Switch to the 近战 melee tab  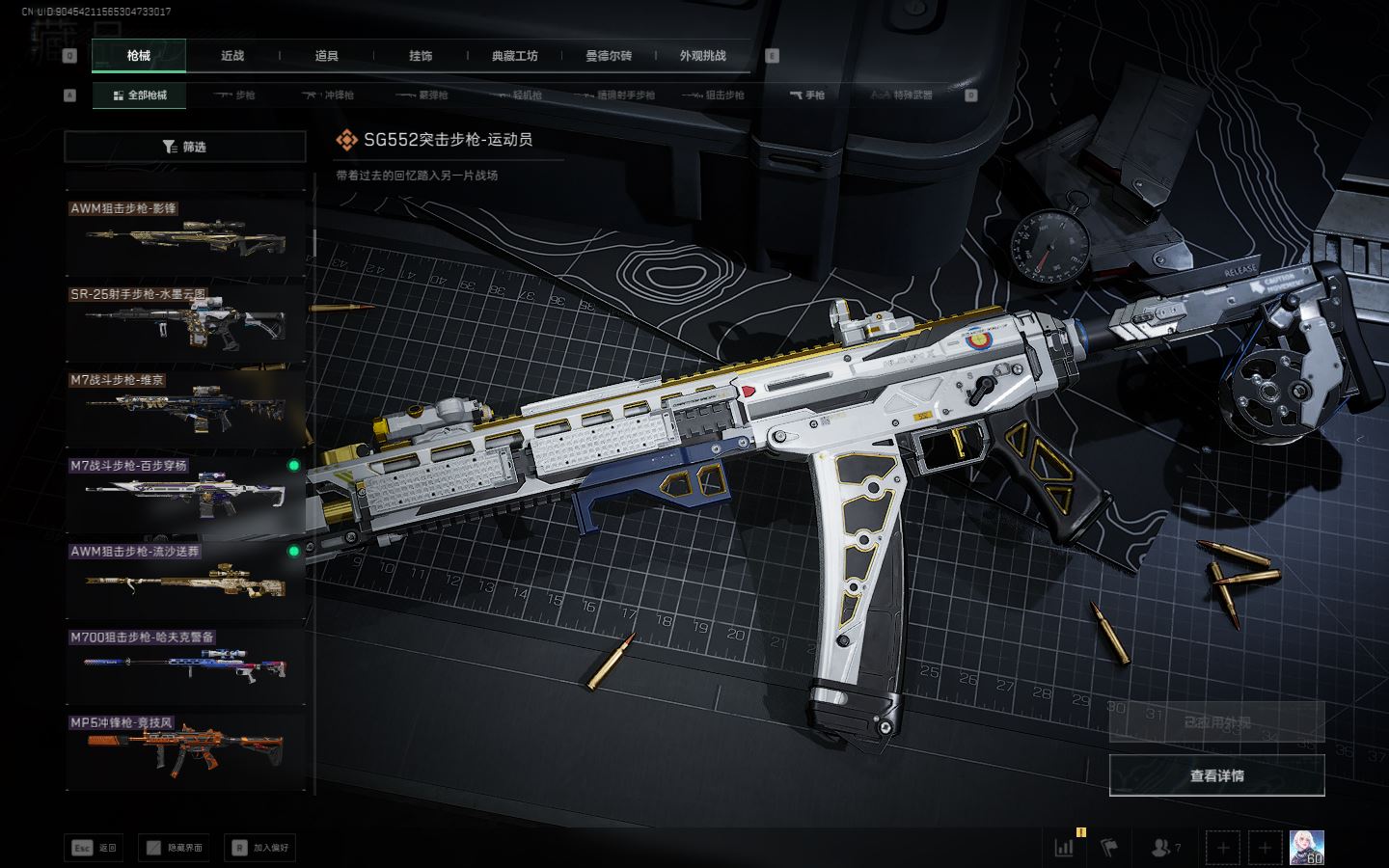pyautogui.click(x=232, y=56)
